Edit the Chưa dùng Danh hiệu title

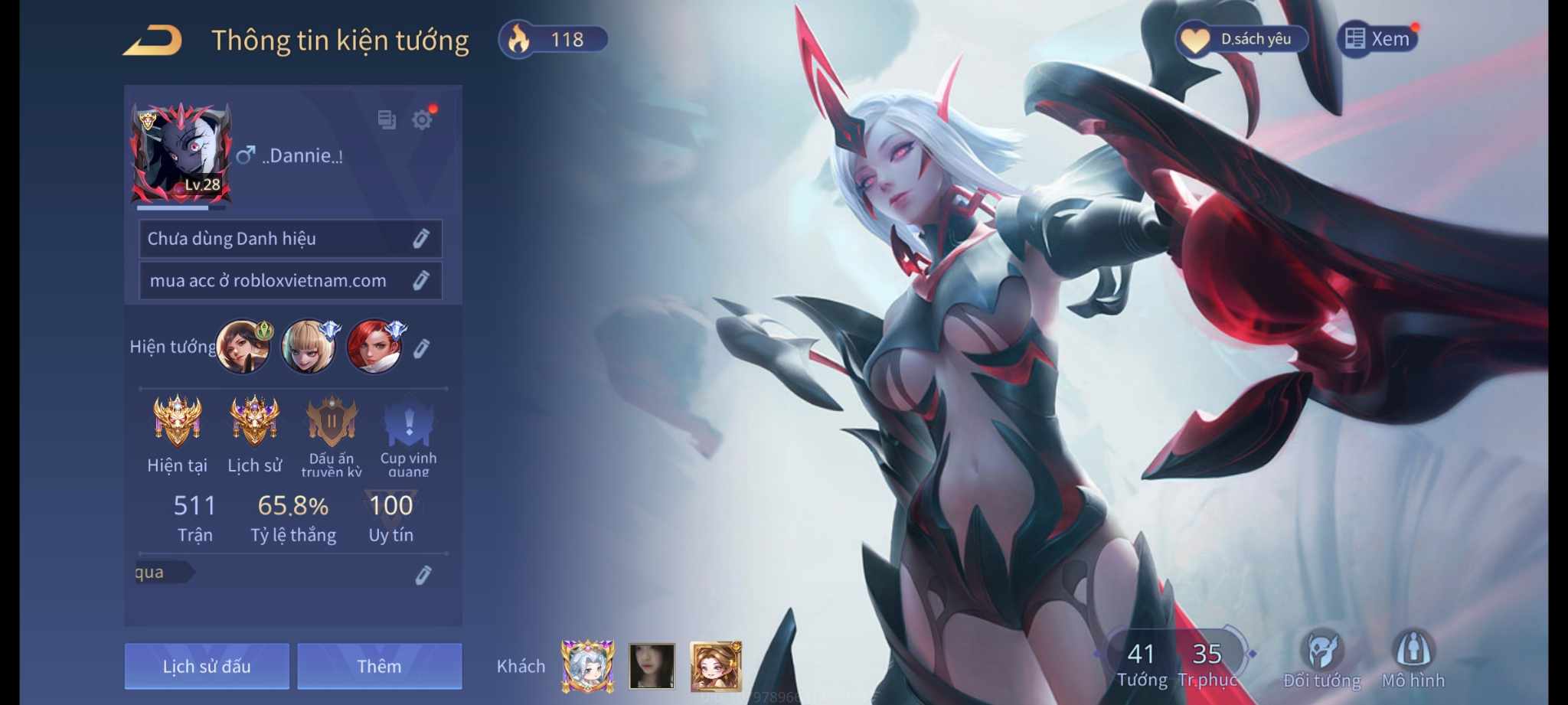pos(420,239)
